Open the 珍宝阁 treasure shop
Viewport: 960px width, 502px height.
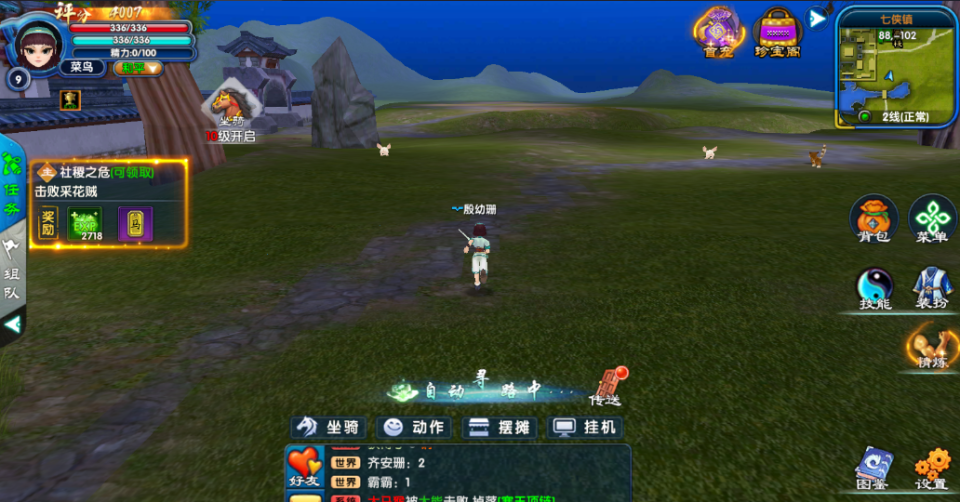pos(778,31)
